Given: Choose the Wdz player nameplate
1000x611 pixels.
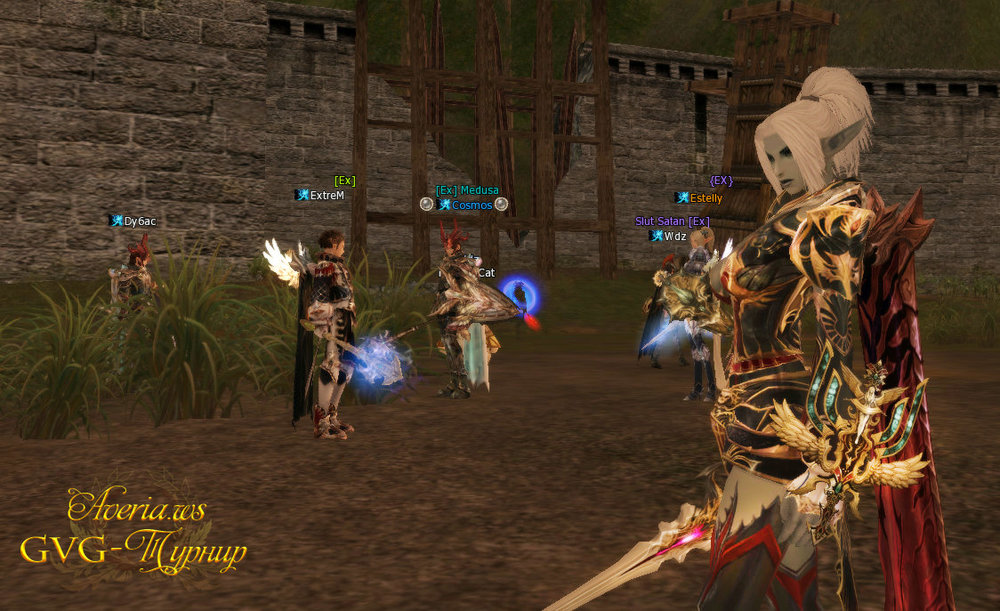Looking at the screenshot, I should 675,236.
